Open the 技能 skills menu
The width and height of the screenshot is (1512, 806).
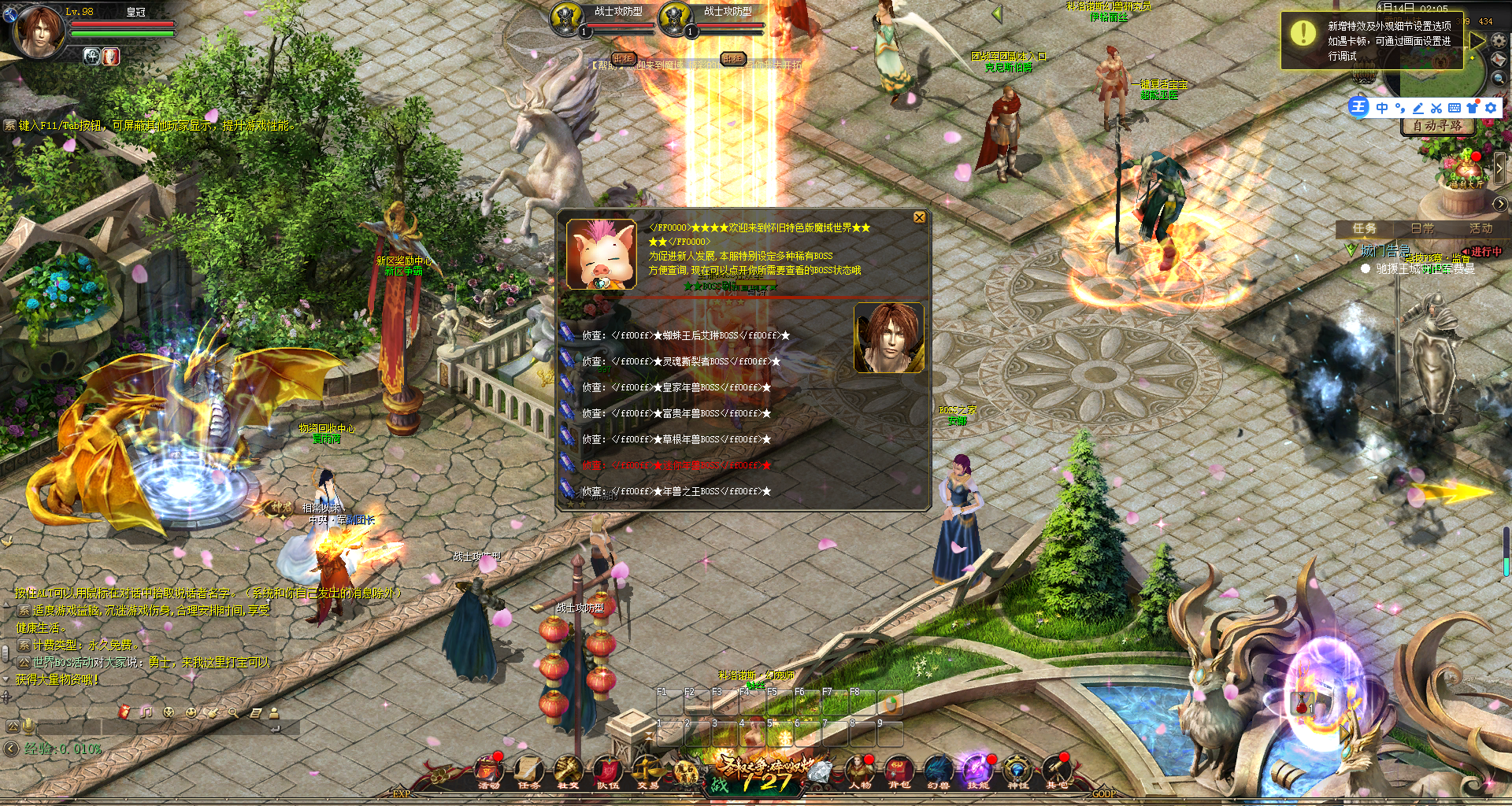[x=977, y=771]
